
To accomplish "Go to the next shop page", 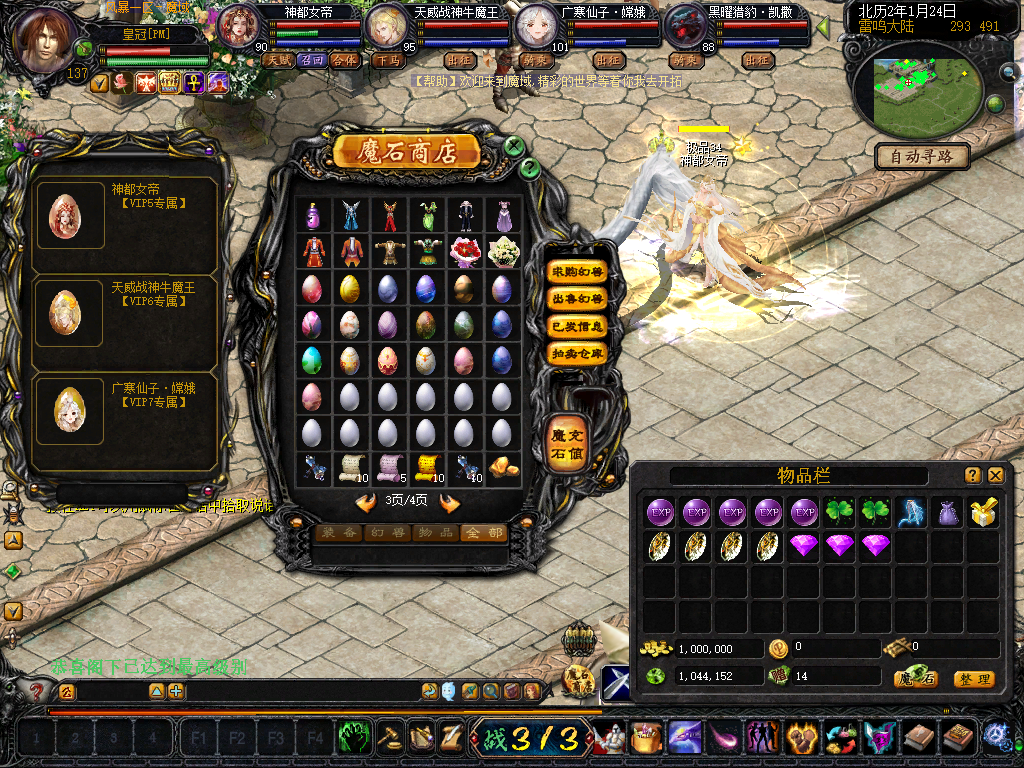I will [450, 502].
